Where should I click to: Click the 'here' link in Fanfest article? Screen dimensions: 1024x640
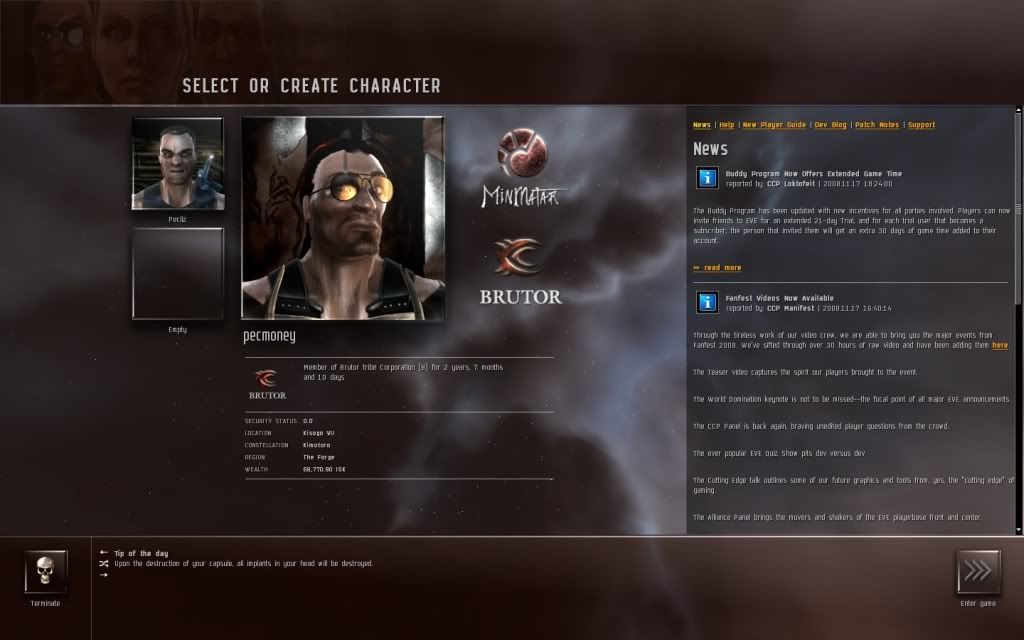(1000, 345)
